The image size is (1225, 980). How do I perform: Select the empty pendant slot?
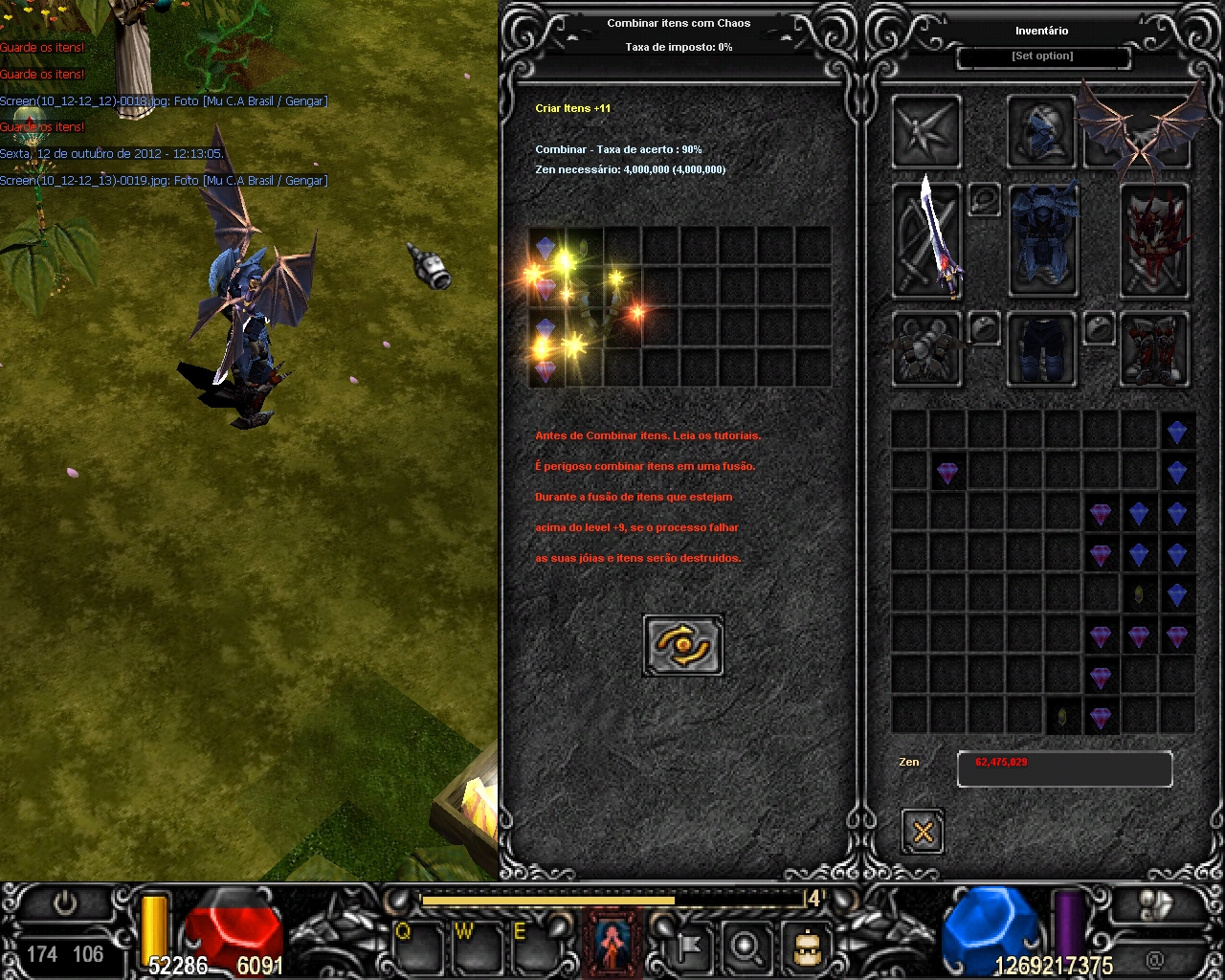(x=984, y=199)
